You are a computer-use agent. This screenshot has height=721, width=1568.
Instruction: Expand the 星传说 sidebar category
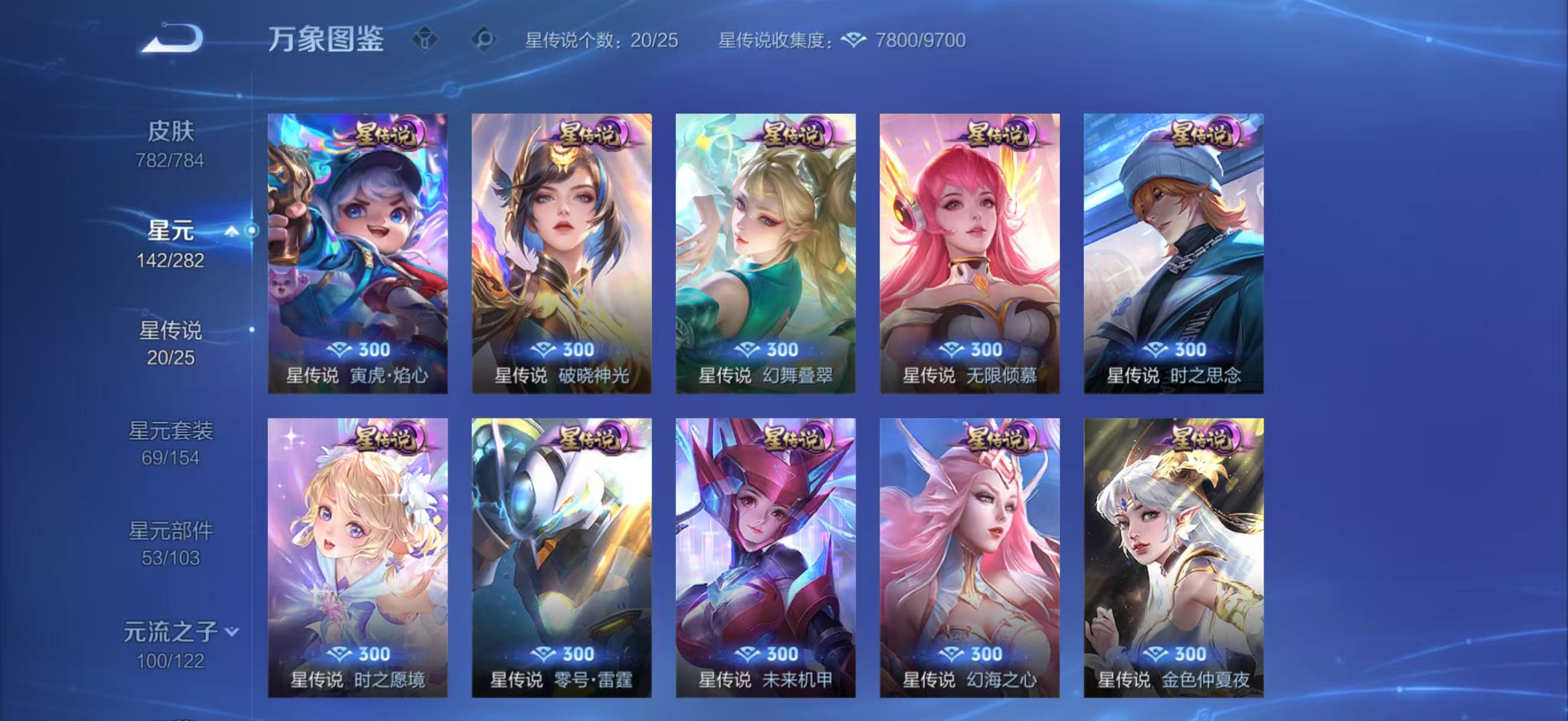[172, 331]
